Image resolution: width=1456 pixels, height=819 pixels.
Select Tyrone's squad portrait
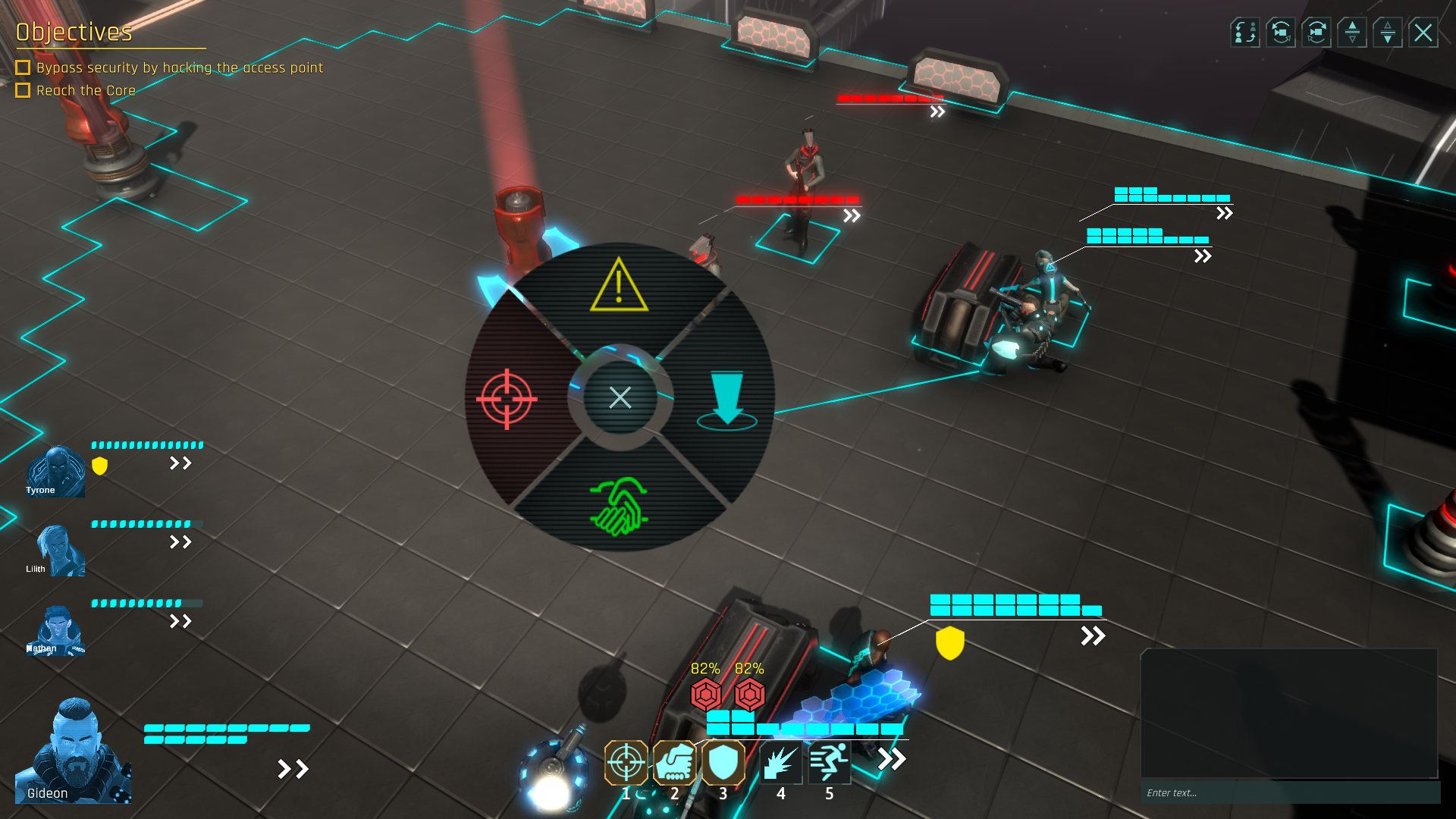pos(55,472)
